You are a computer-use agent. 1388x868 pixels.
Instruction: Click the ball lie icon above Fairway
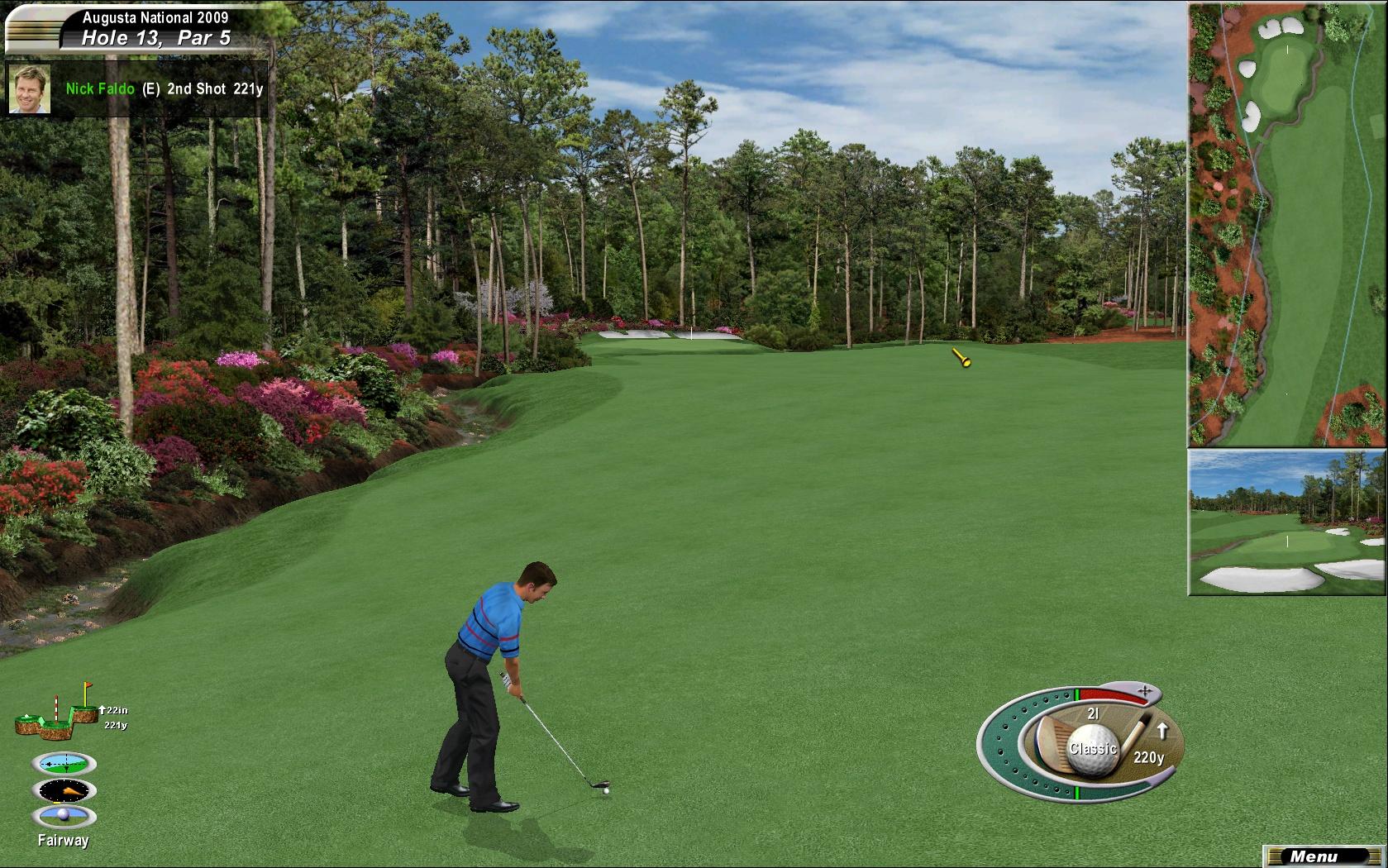(64, 817)
